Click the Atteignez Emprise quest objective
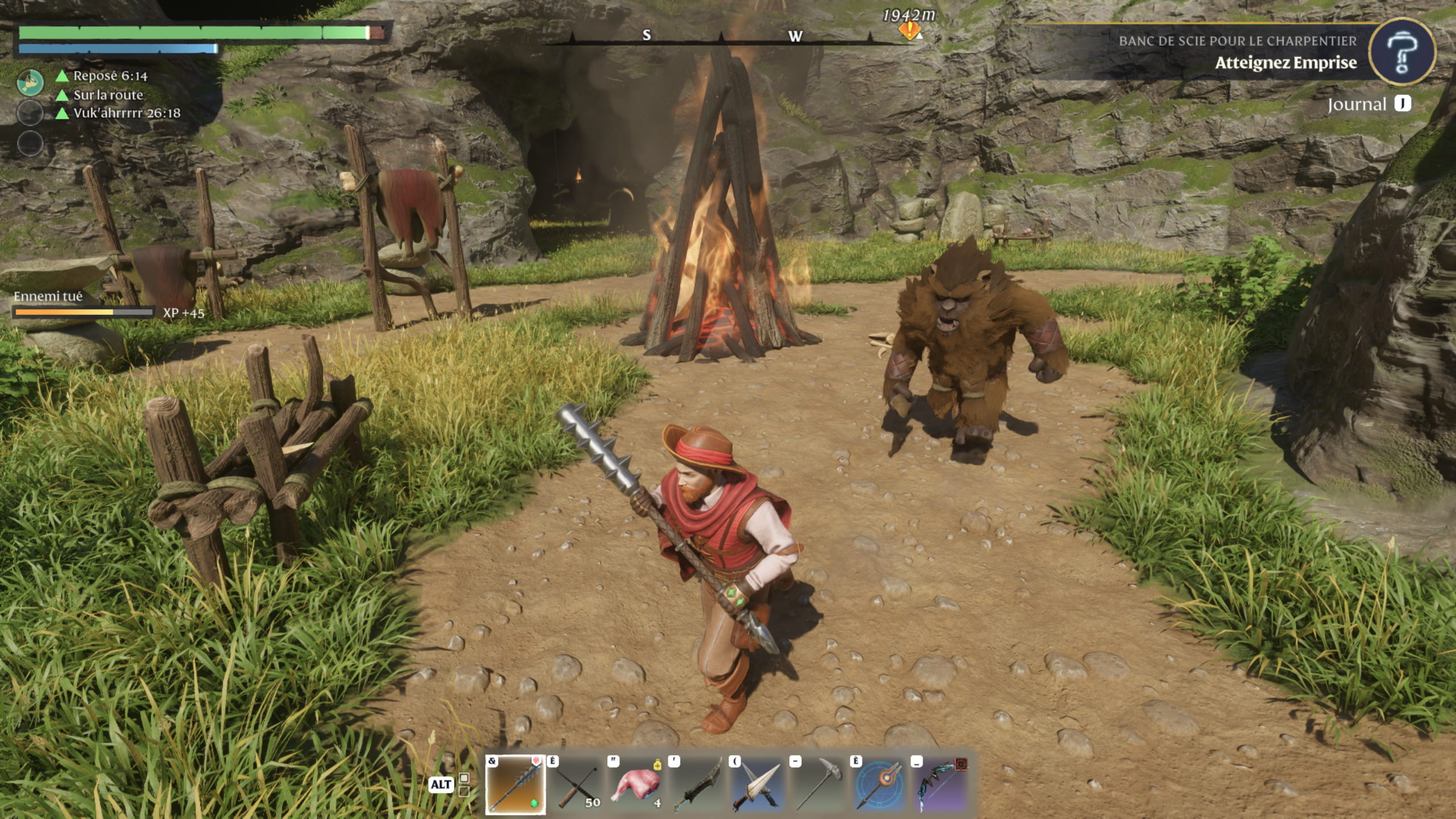1456x819 pixels. click(1285, 63)
